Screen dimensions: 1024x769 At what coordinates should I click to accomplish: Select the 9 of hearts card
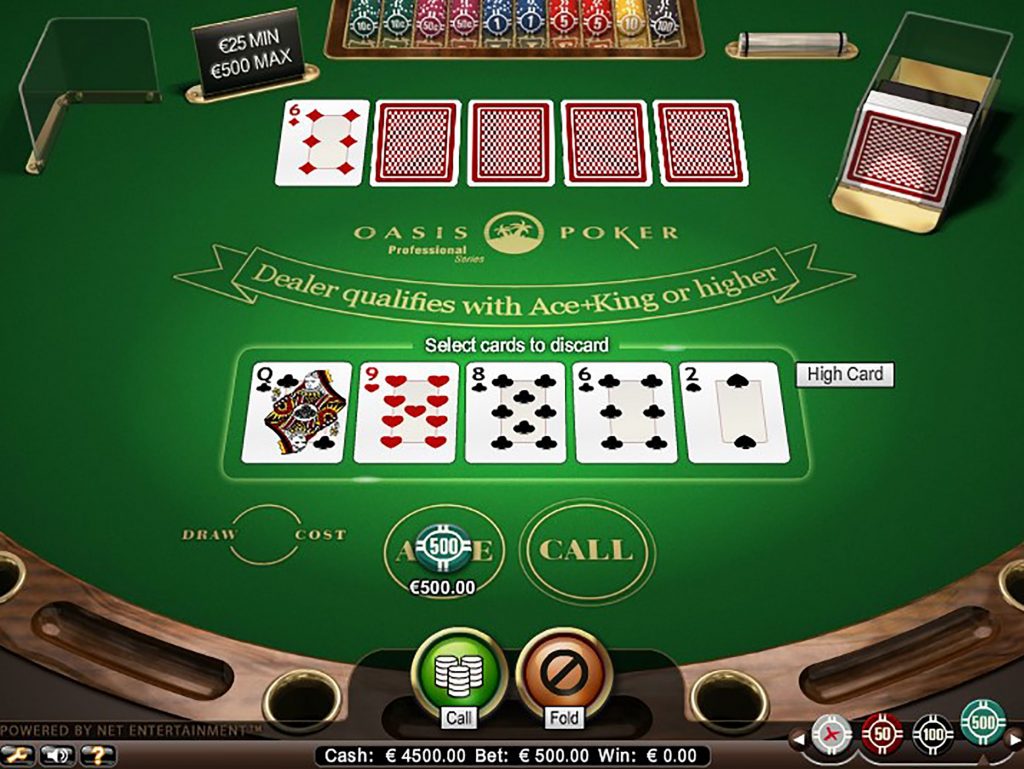[406, 413]
